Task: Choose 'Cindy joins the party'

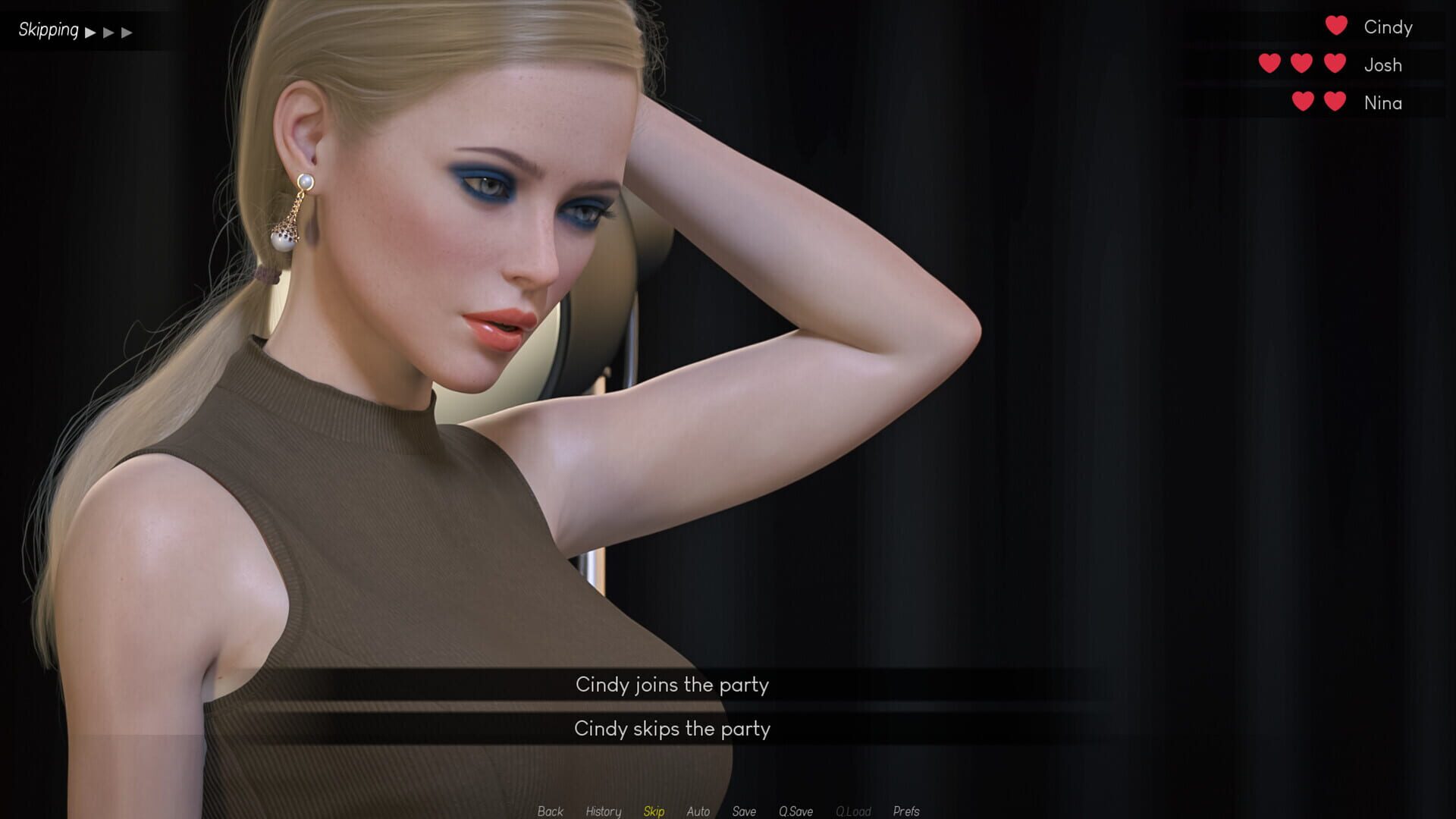Action: click(x=672, y=685)
